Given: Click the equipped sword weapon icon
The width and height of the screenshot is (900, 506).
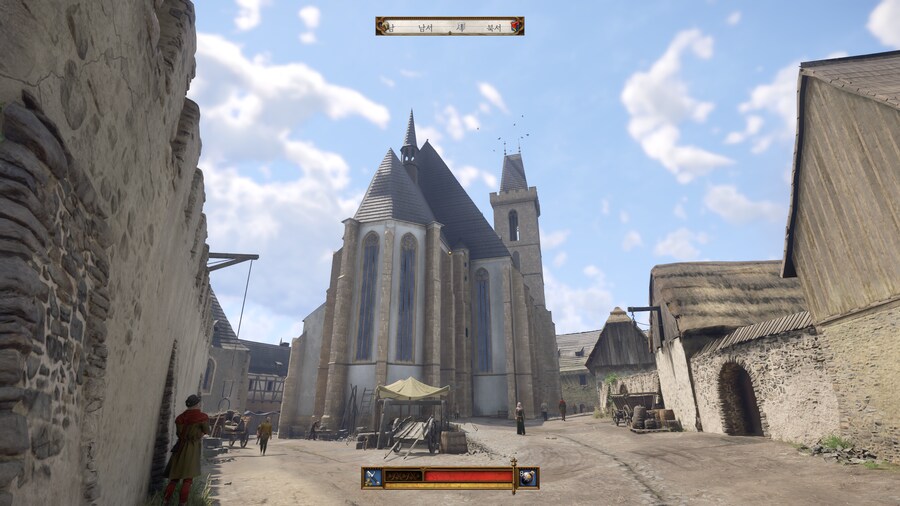Looking at the screenshot, I should (x=373, y=477).
